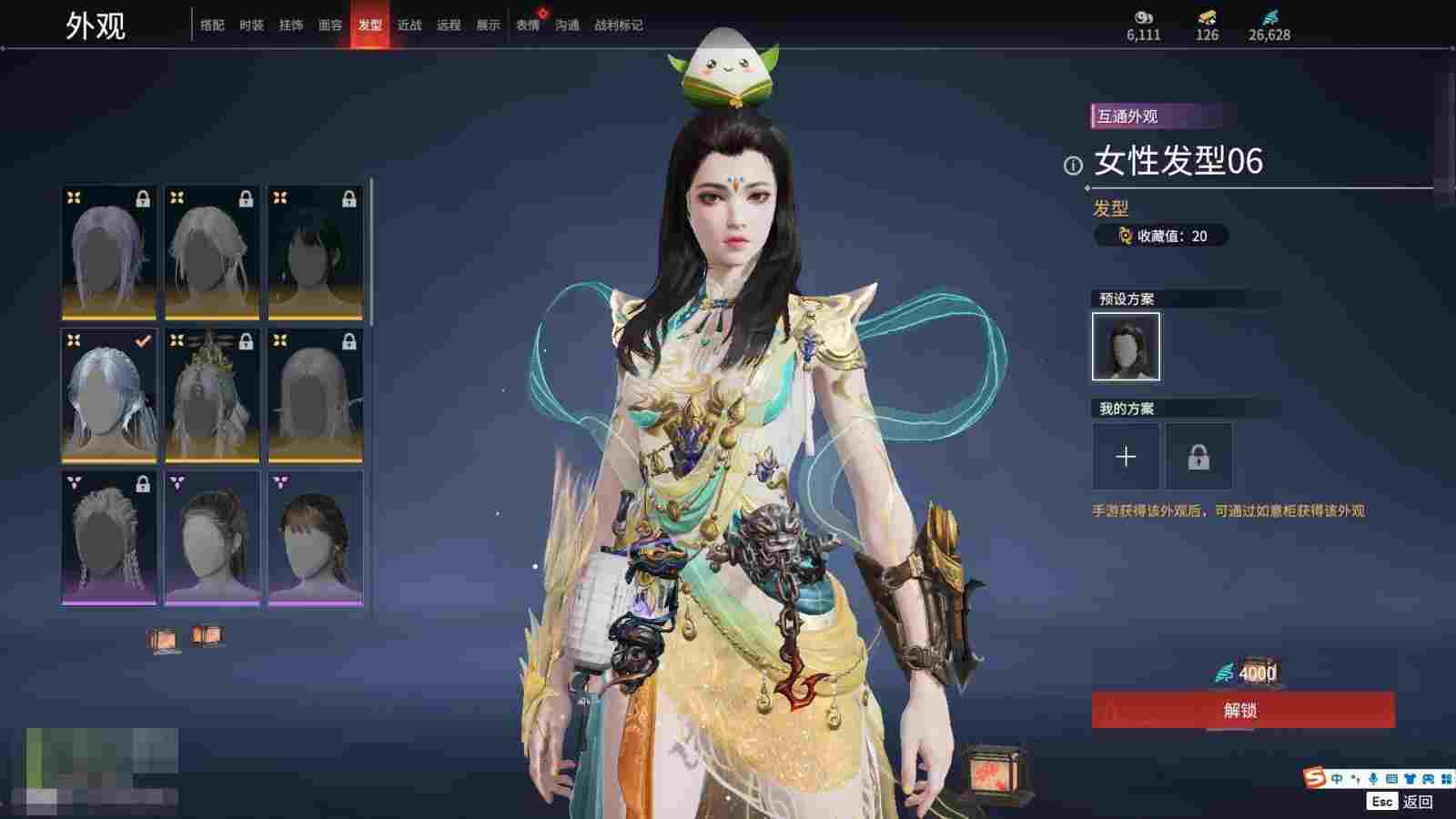This screenshot has width=1456, height=819.
Task: Open the 近战 melee tab
Action: [409, 25]
